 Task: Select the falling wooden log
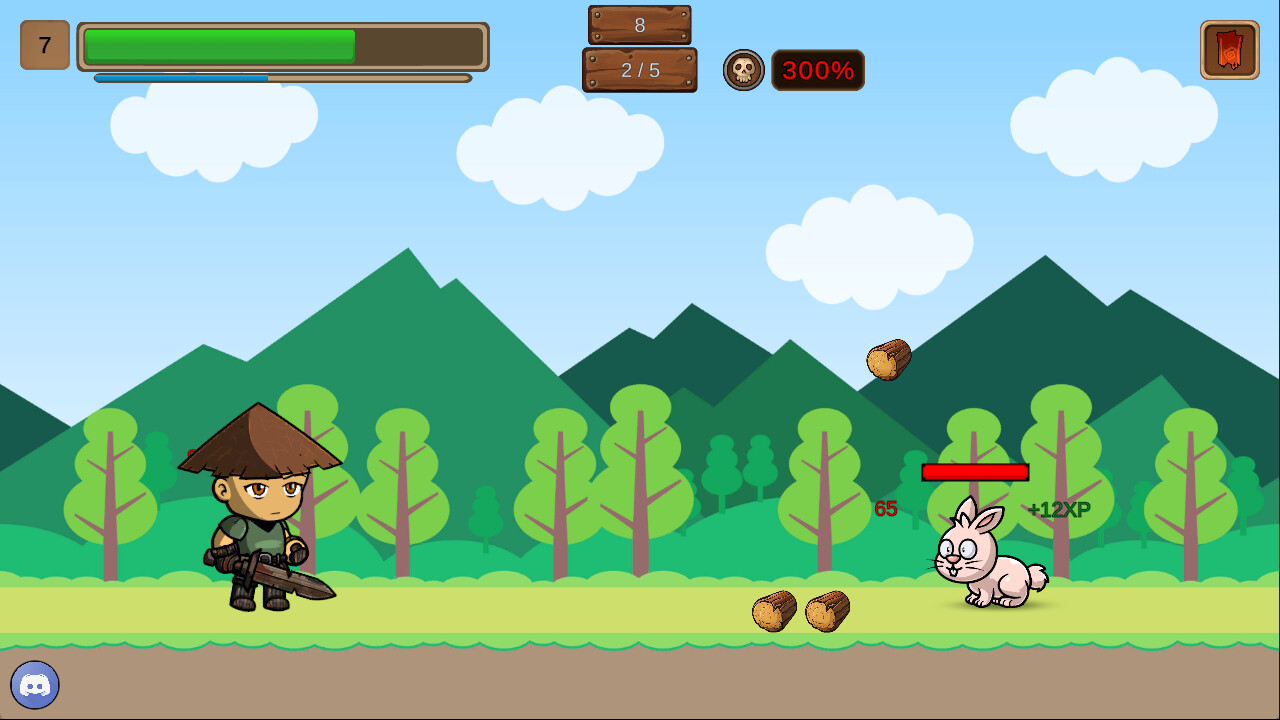pos(888,359)
